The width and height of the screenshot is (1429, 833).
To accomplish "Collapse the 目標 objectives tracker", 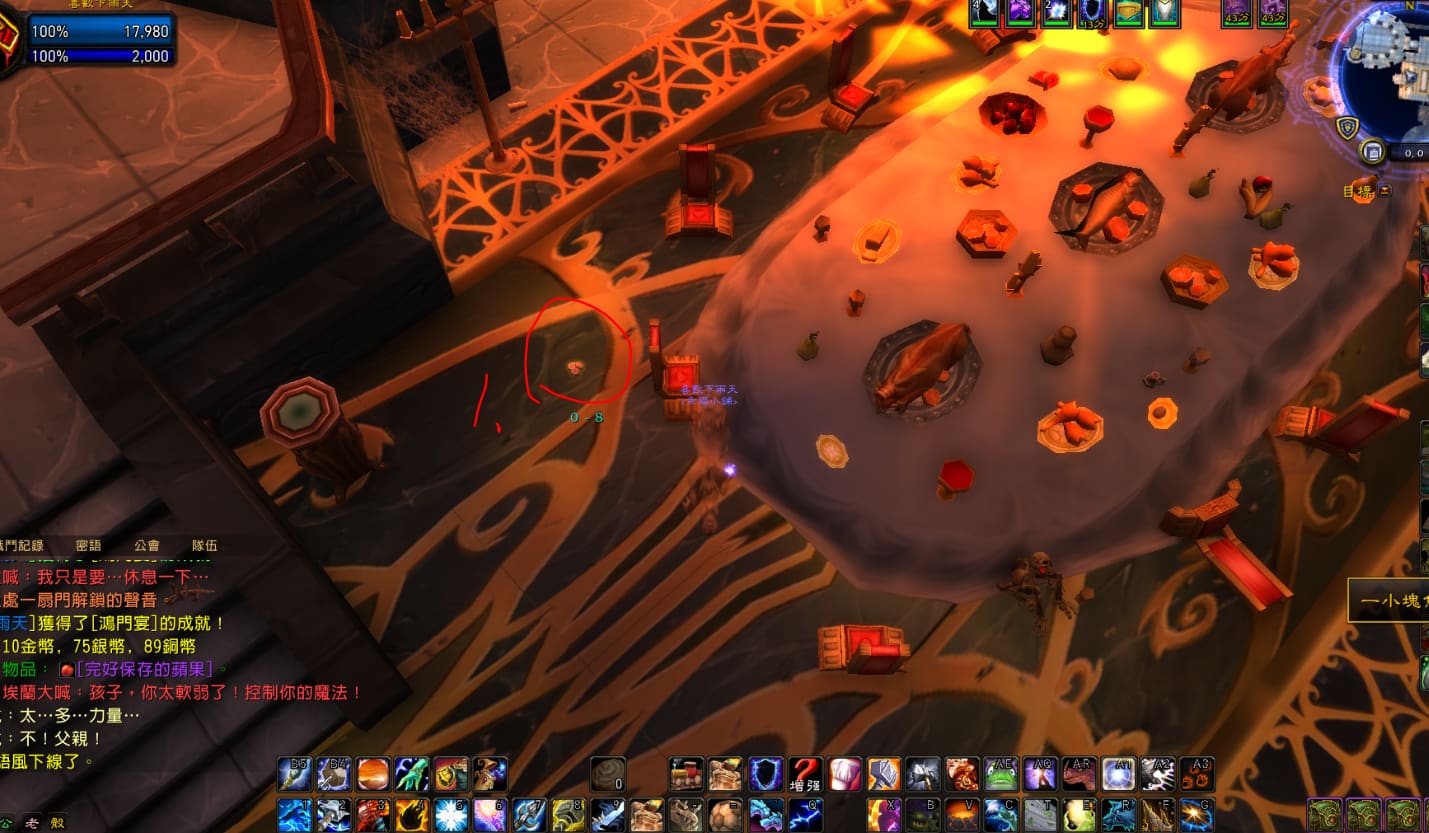I will (1385, 190).
